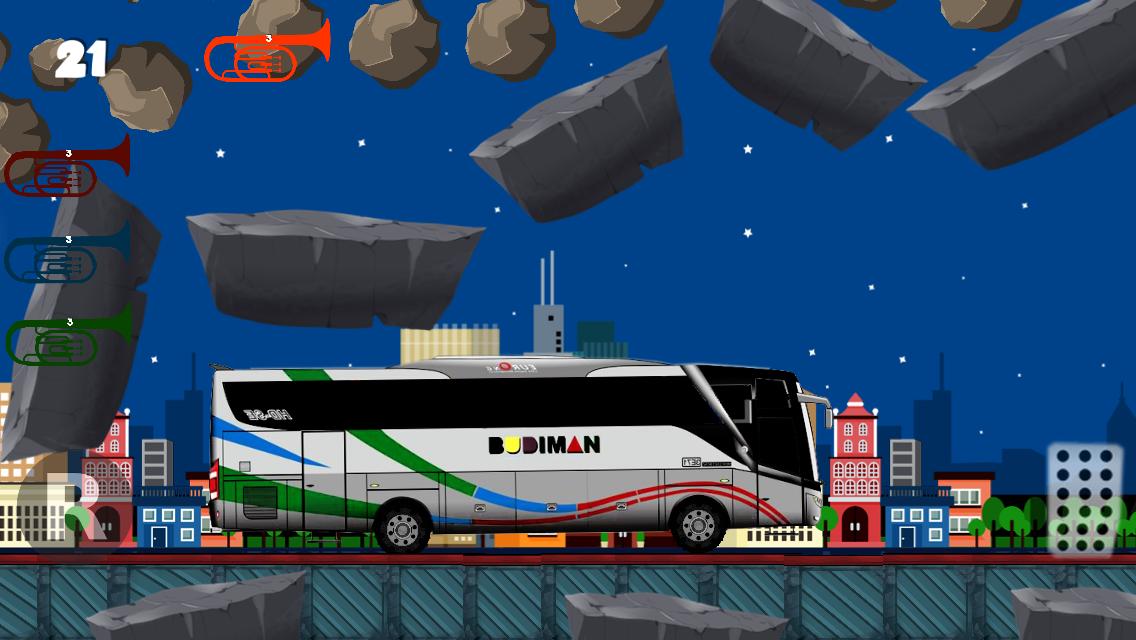Image resolution: width=1136 pixels, height=640 pixels.
Task: Tap the dark red horn icon
Action: coord(66,170)
